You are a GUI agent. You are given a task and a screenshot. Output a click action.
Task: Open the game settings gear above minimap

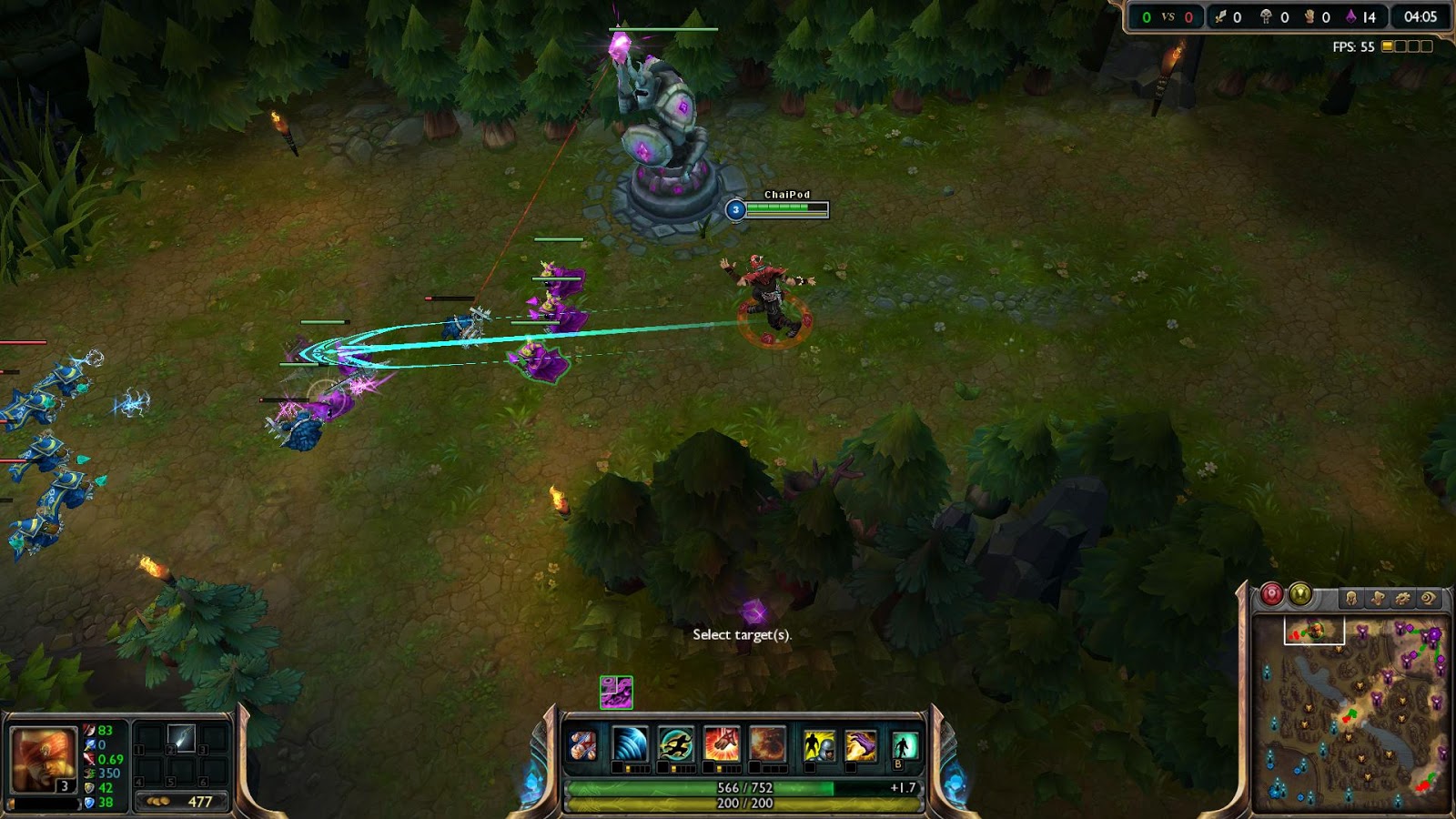pos(1402,598)
